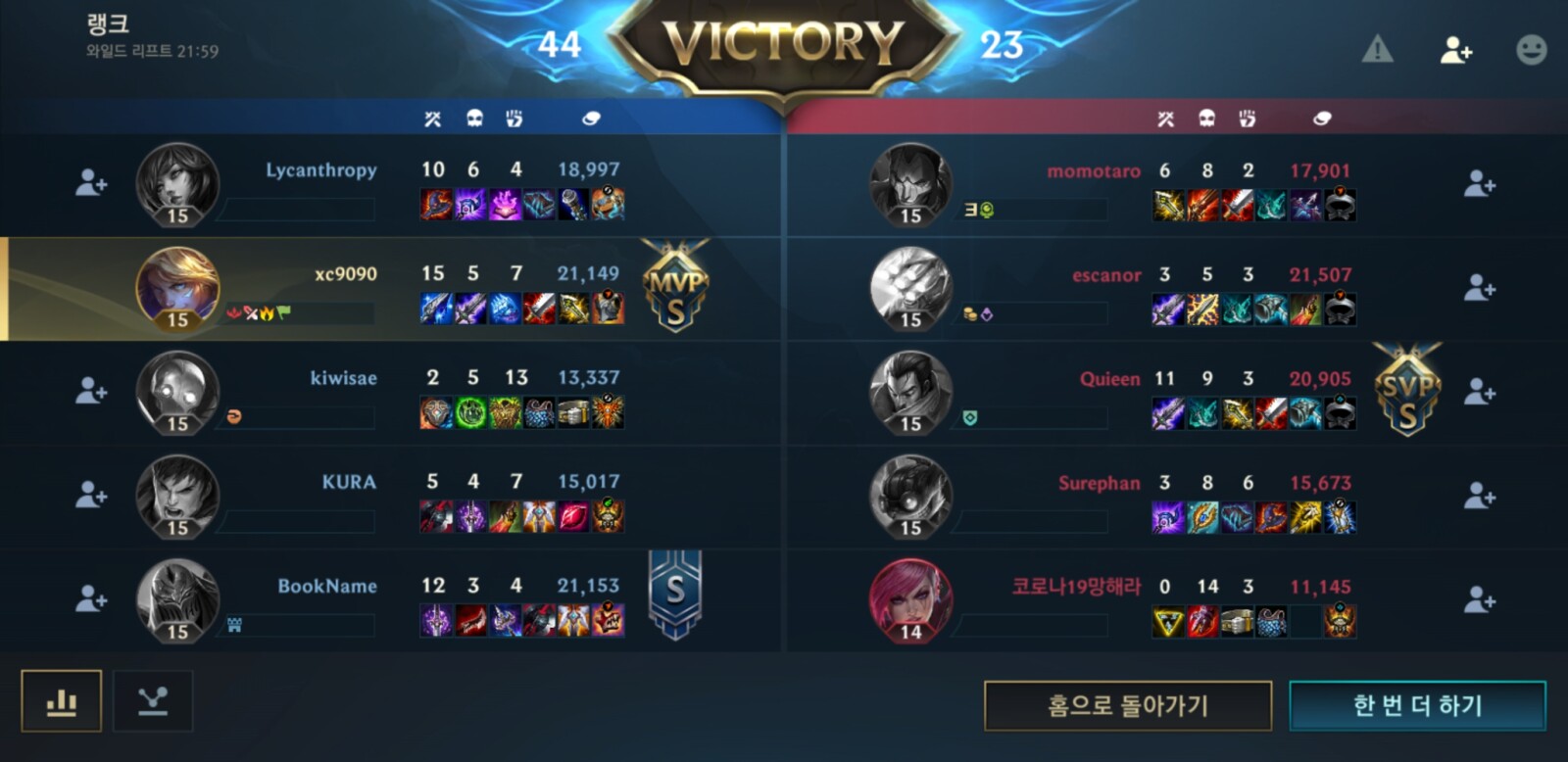
Task: Click the assists fist icon on red team header
Action: 1247,117
